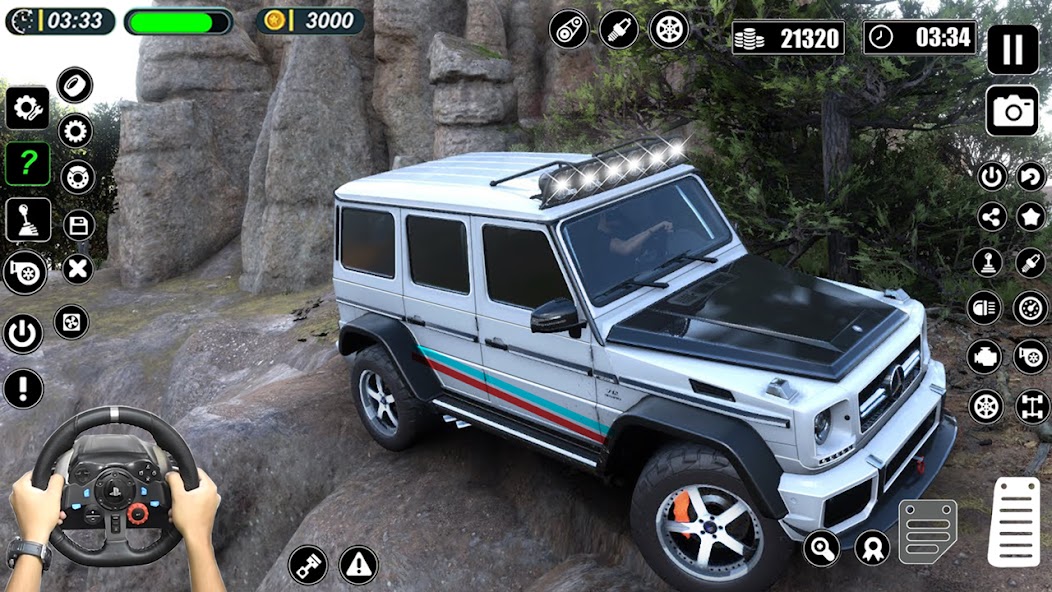The image size is (1052, 592).
Task: Tap the speedometer gauge icon
Action: tap(1031, 308)
